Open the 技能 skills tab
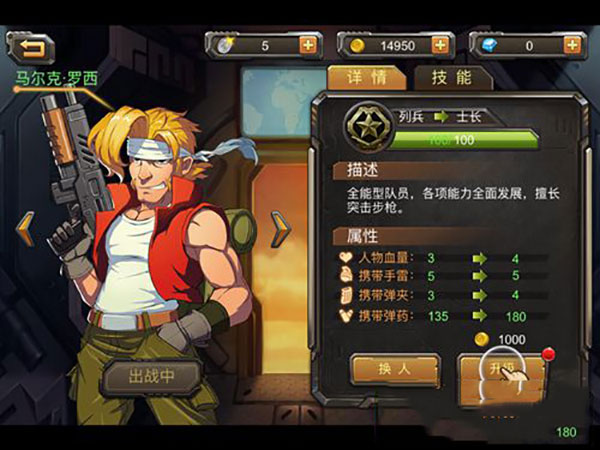The height and width of the screenshot is (450, 600). [x=451, y=78]
